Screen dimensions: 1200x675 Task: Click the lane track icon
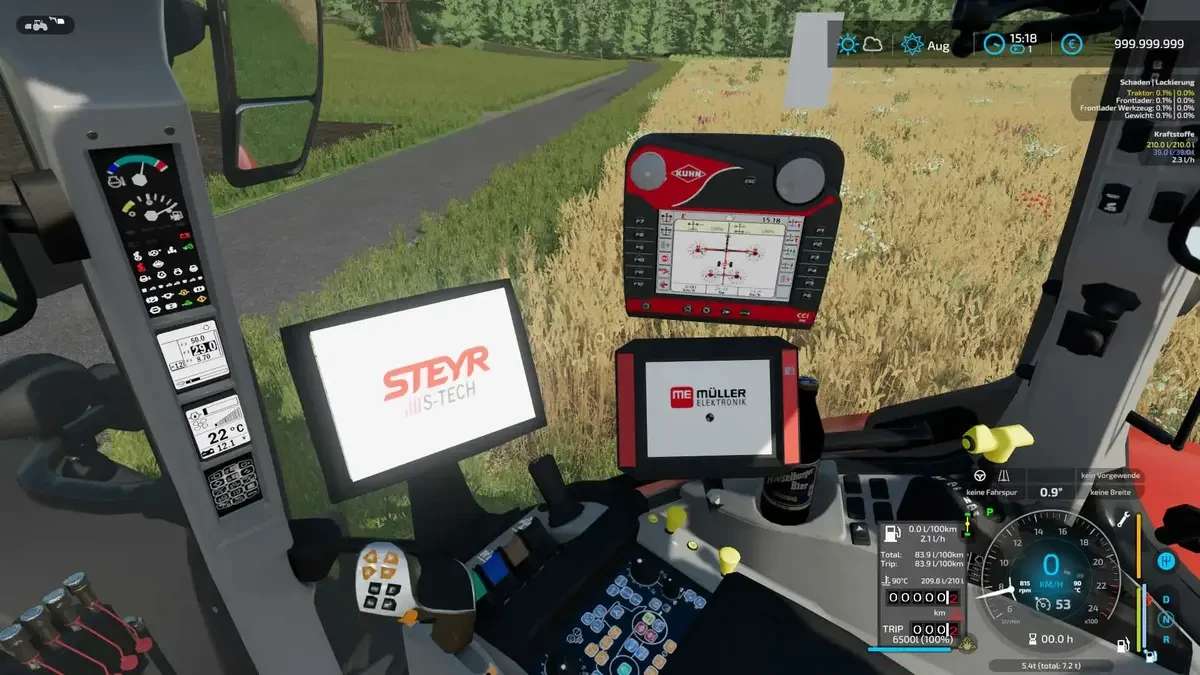pyautogui.click(x=1004, y=476)
